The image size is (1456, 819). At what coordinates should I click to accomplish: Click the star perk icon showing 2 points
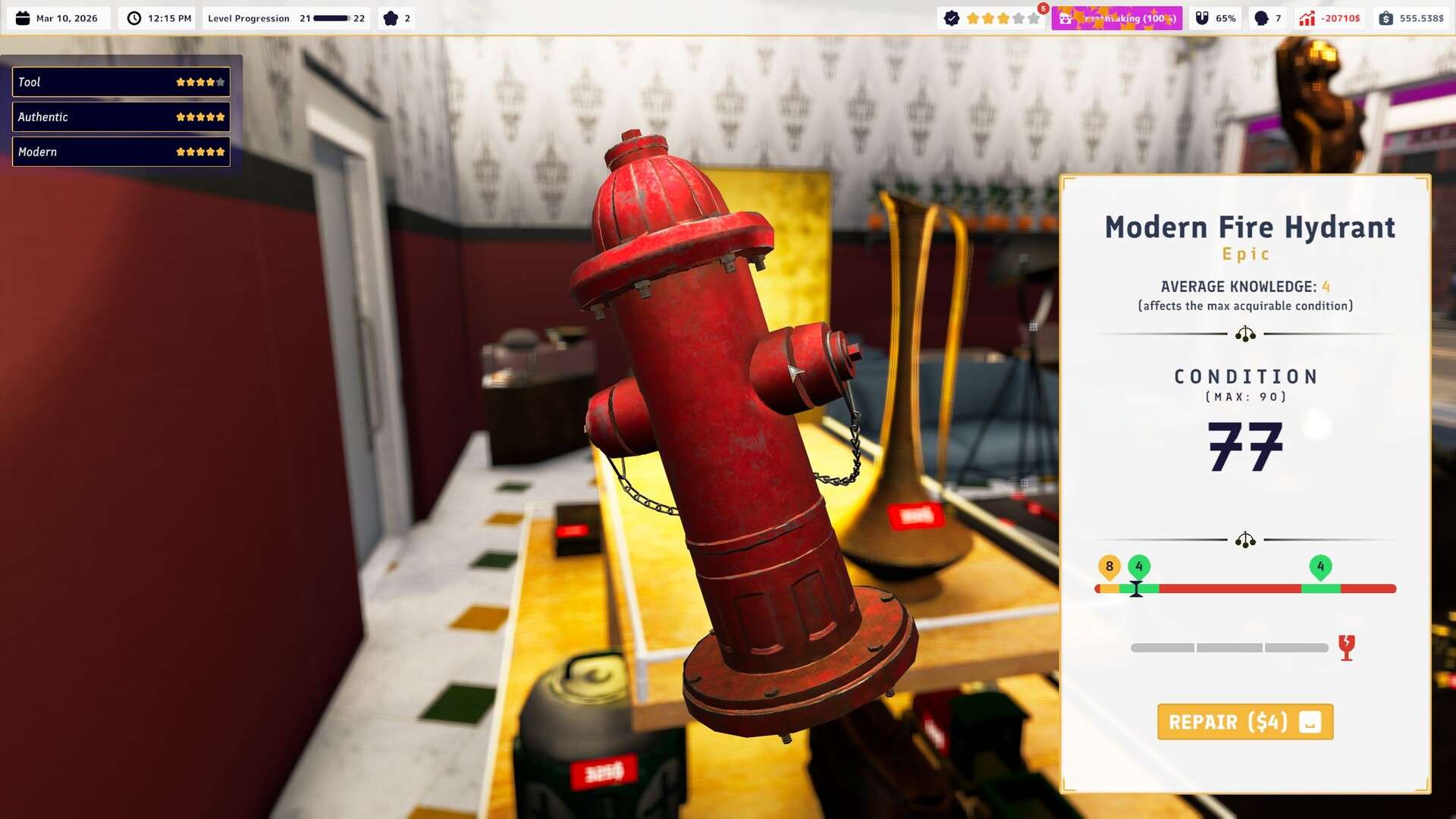[392, 18]
